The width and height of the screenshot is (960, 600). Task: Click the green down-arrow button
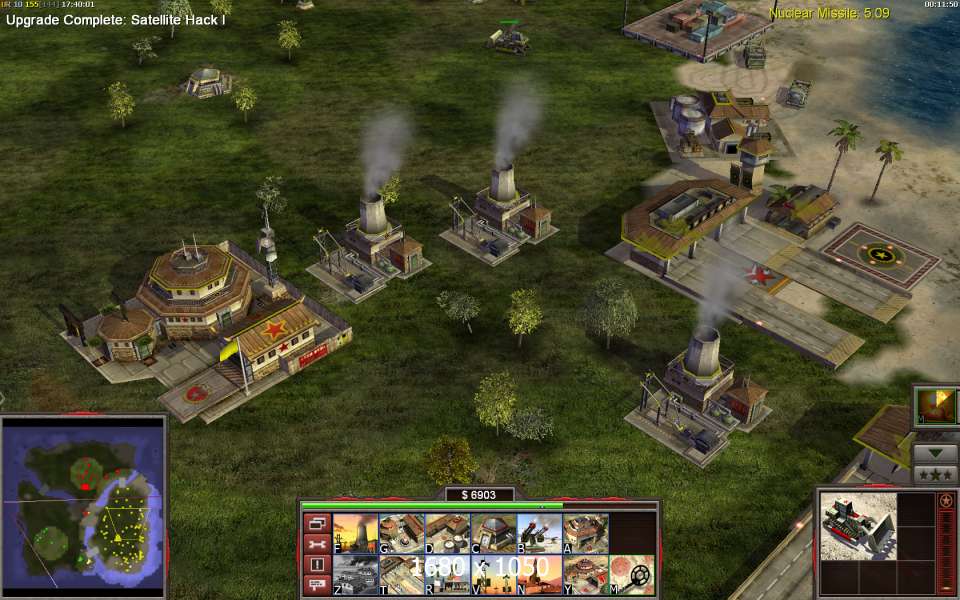point(936,452)
